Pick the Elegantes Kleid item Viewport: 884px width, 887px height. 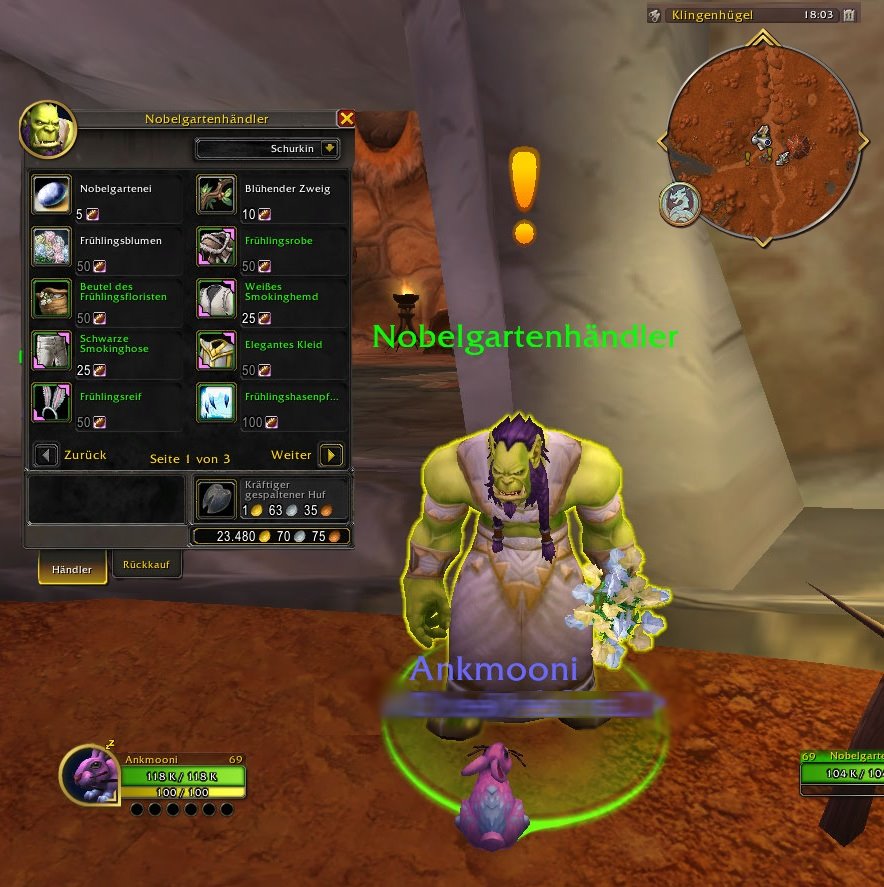pyautogui.click(x=215, y=350)
